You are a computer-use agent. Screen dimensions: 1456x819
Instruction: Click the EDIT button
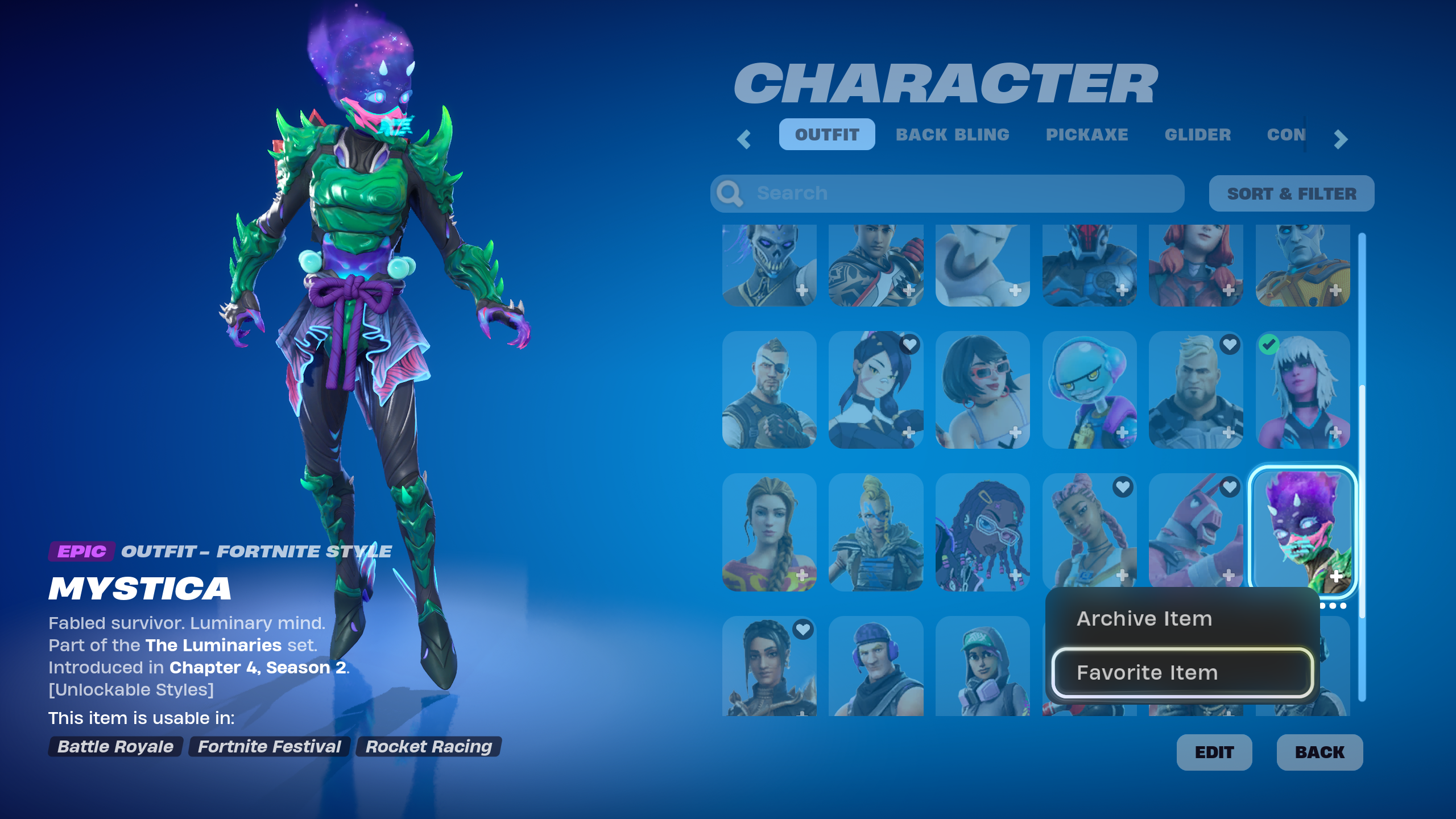pyautogui.click(x=1214, y=752)
